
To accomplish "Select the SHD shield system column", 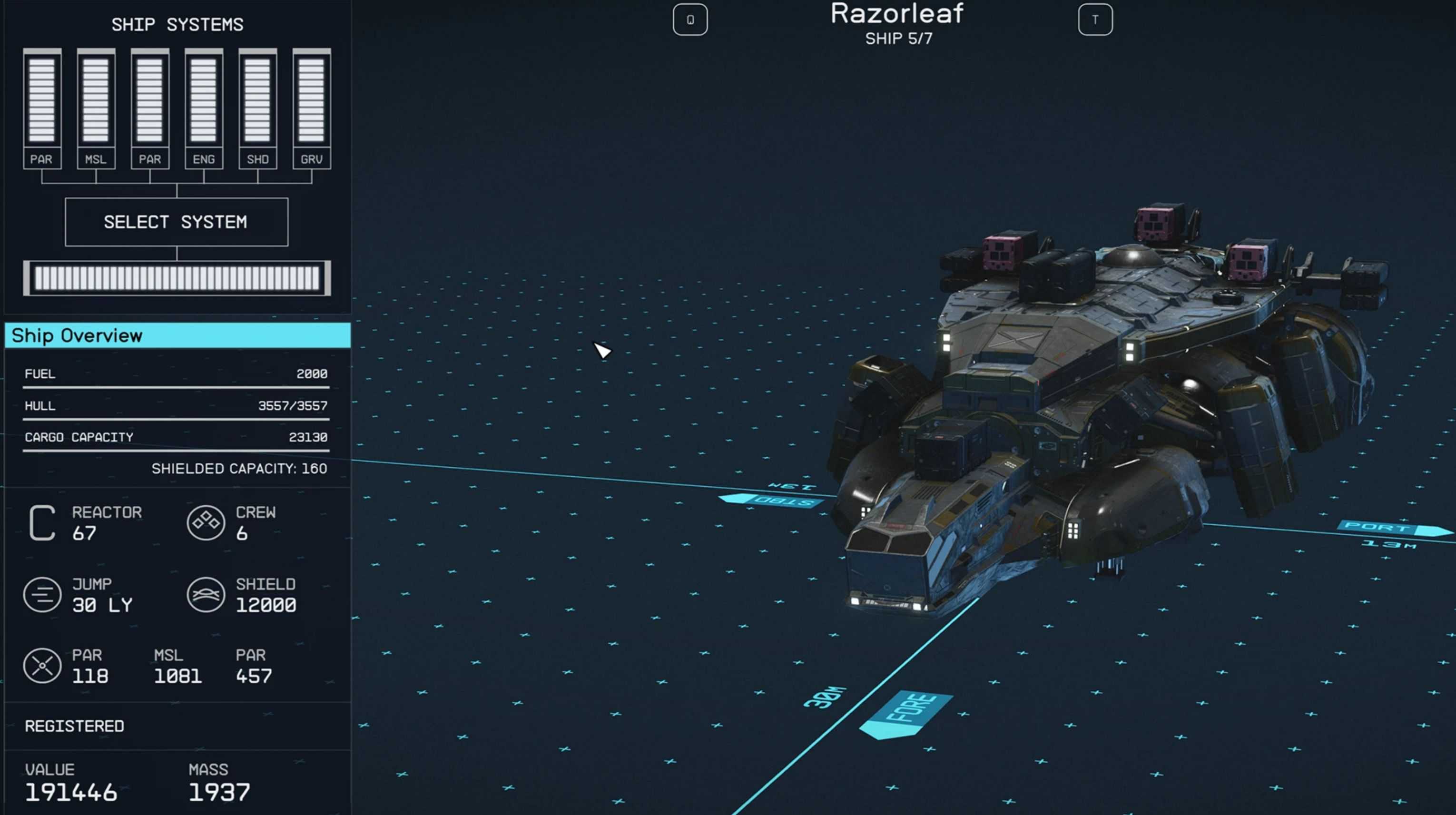I will click(x=258, y=108).
